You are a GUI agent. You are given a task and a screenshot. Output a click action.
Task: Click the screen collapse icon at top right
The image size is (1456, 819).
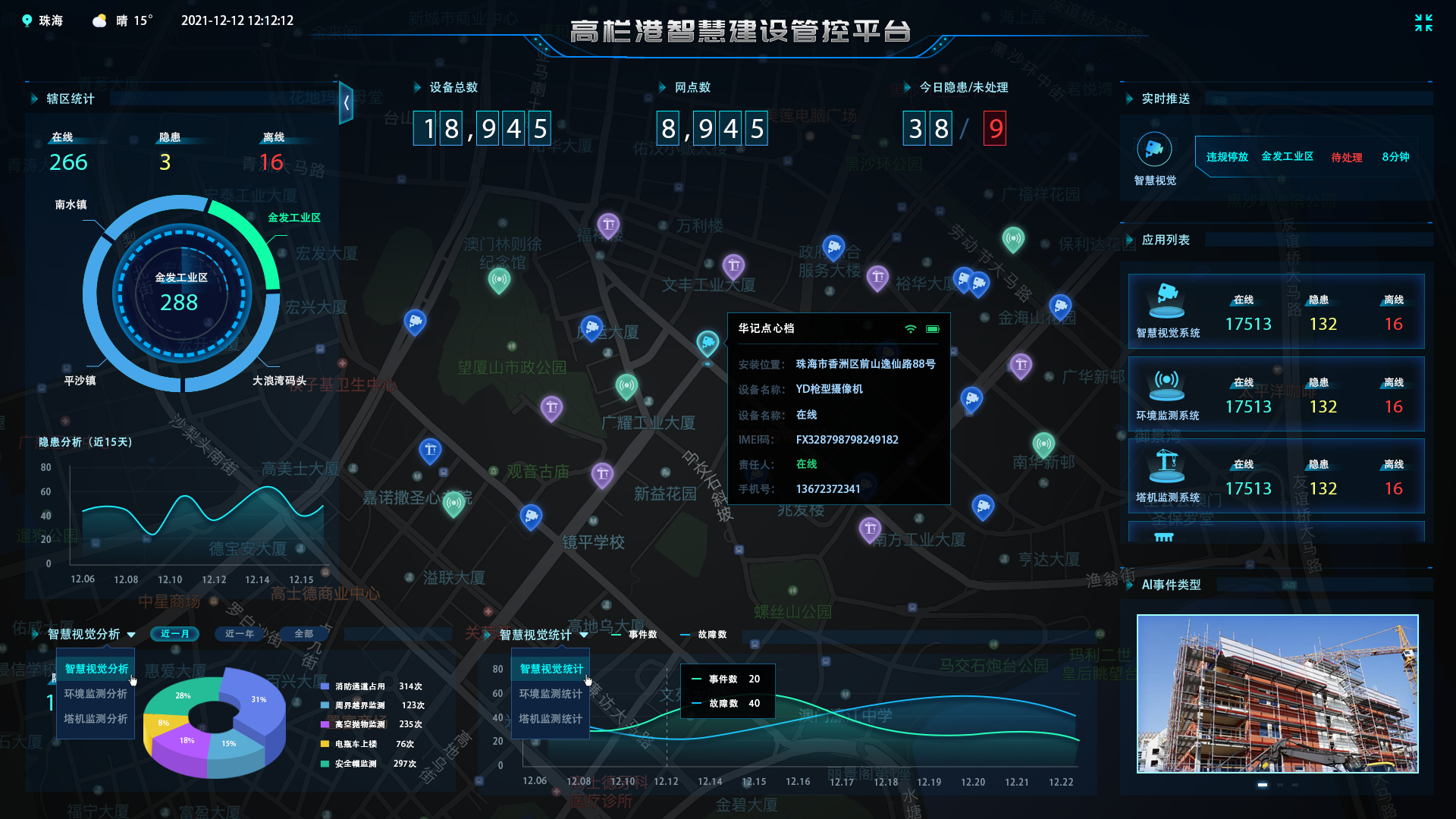click(x=1424, y=24)
